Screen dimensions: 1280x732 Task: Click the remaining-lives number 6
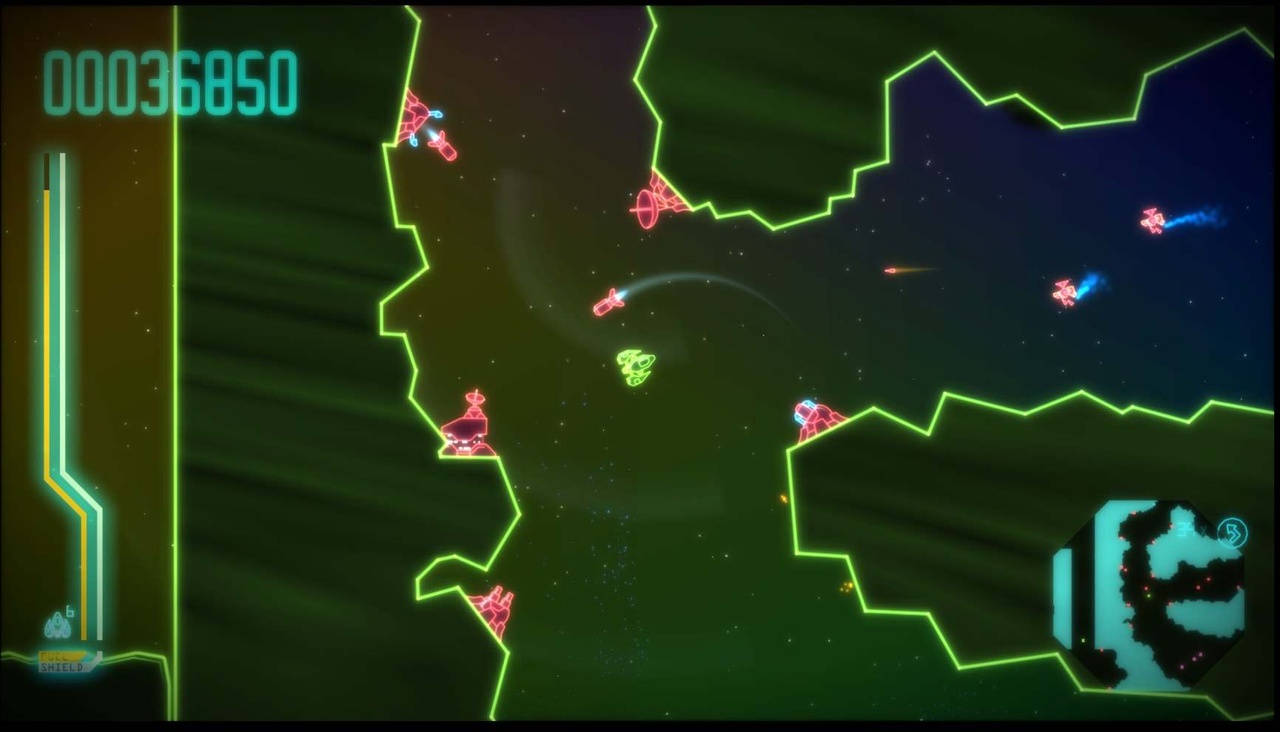point(70,610)
